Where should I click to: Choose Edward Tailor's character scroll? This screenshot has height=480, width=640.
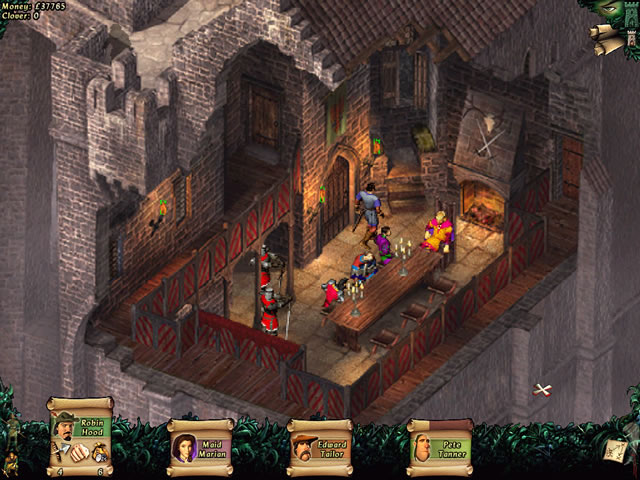(320, 443)
